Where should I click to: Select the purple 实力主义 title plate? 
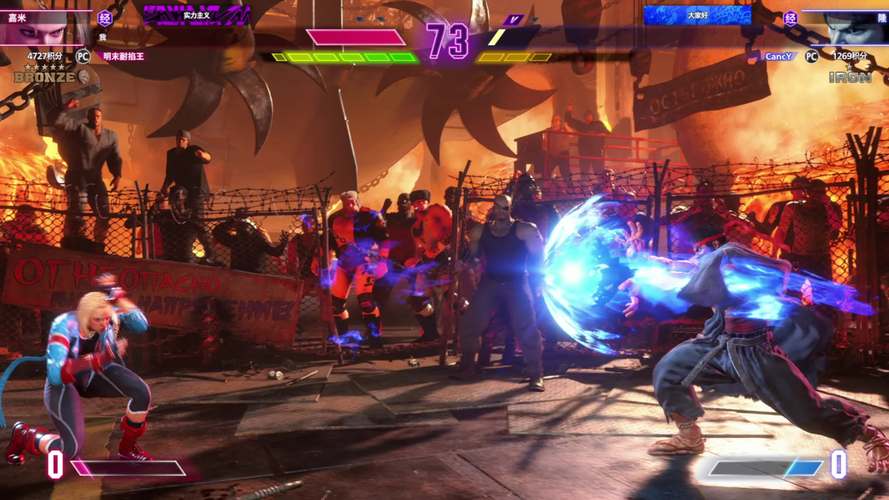[x=196, y=15]
